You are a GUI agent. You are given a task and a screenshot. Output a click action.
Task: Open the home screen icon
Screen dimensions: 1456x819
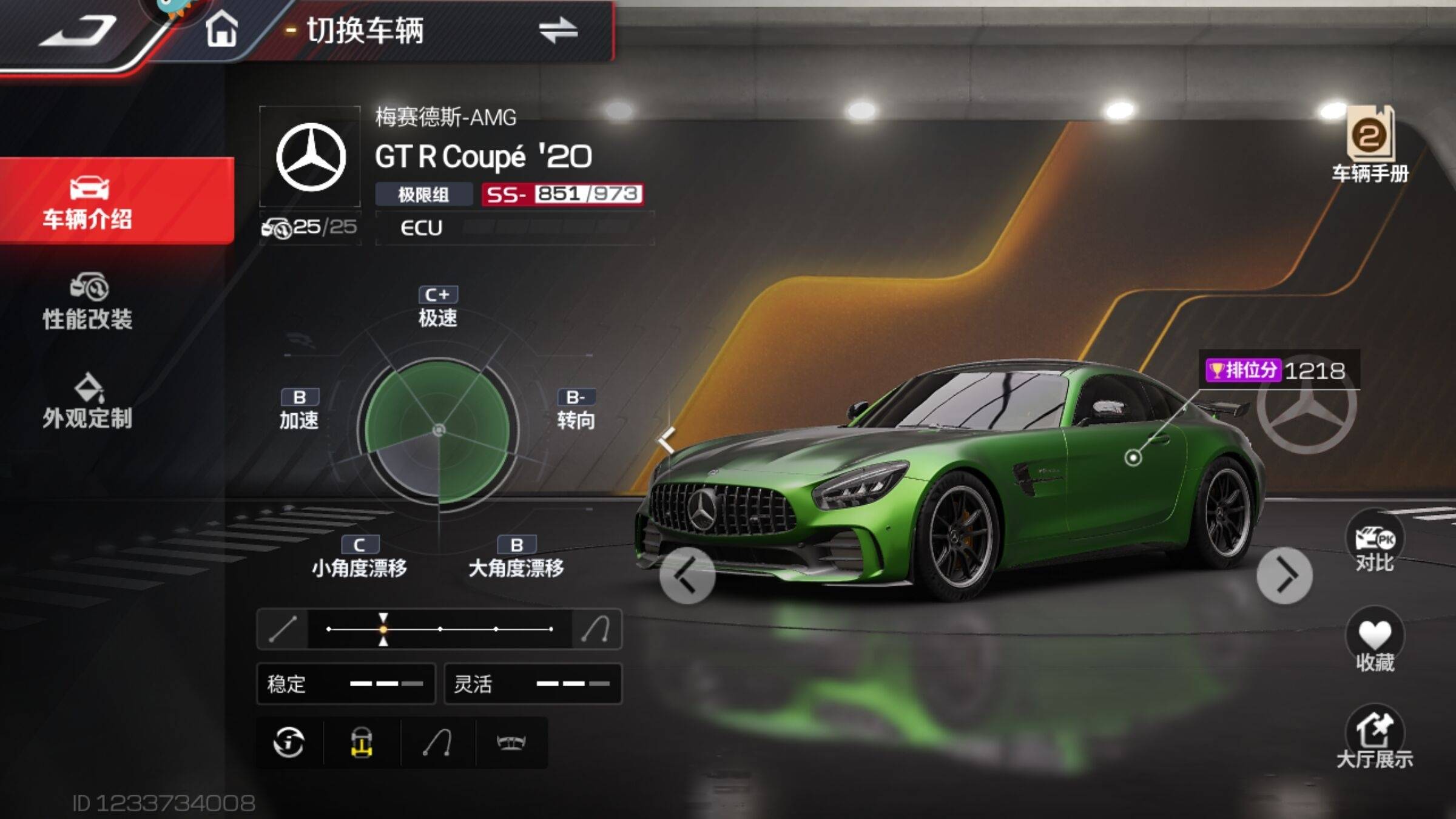(x=221, y=29)
